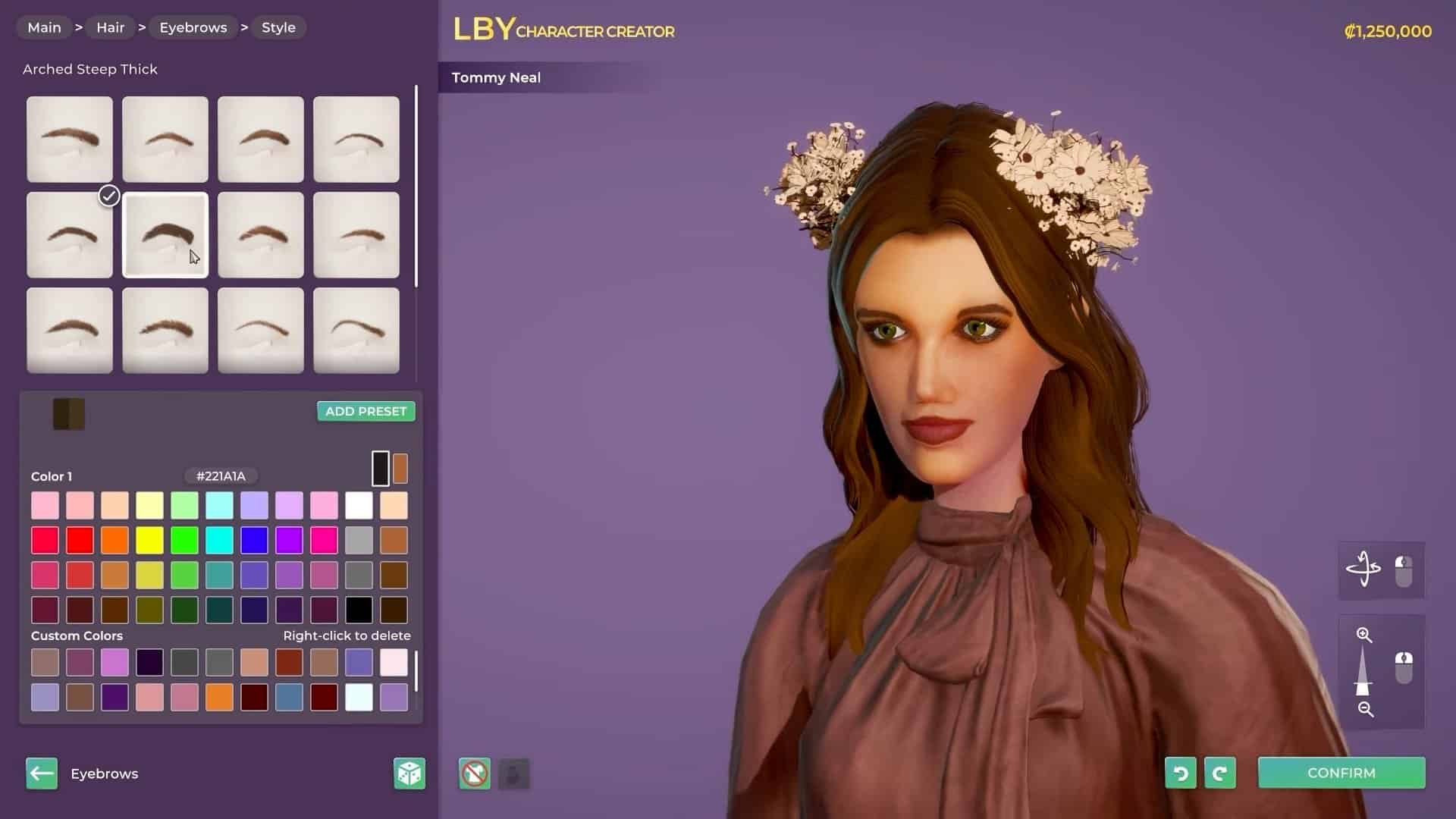This screenshot has width=1456, height=819.
Task: Go to Main in the breadcrumb
Action: coord(44,27)
